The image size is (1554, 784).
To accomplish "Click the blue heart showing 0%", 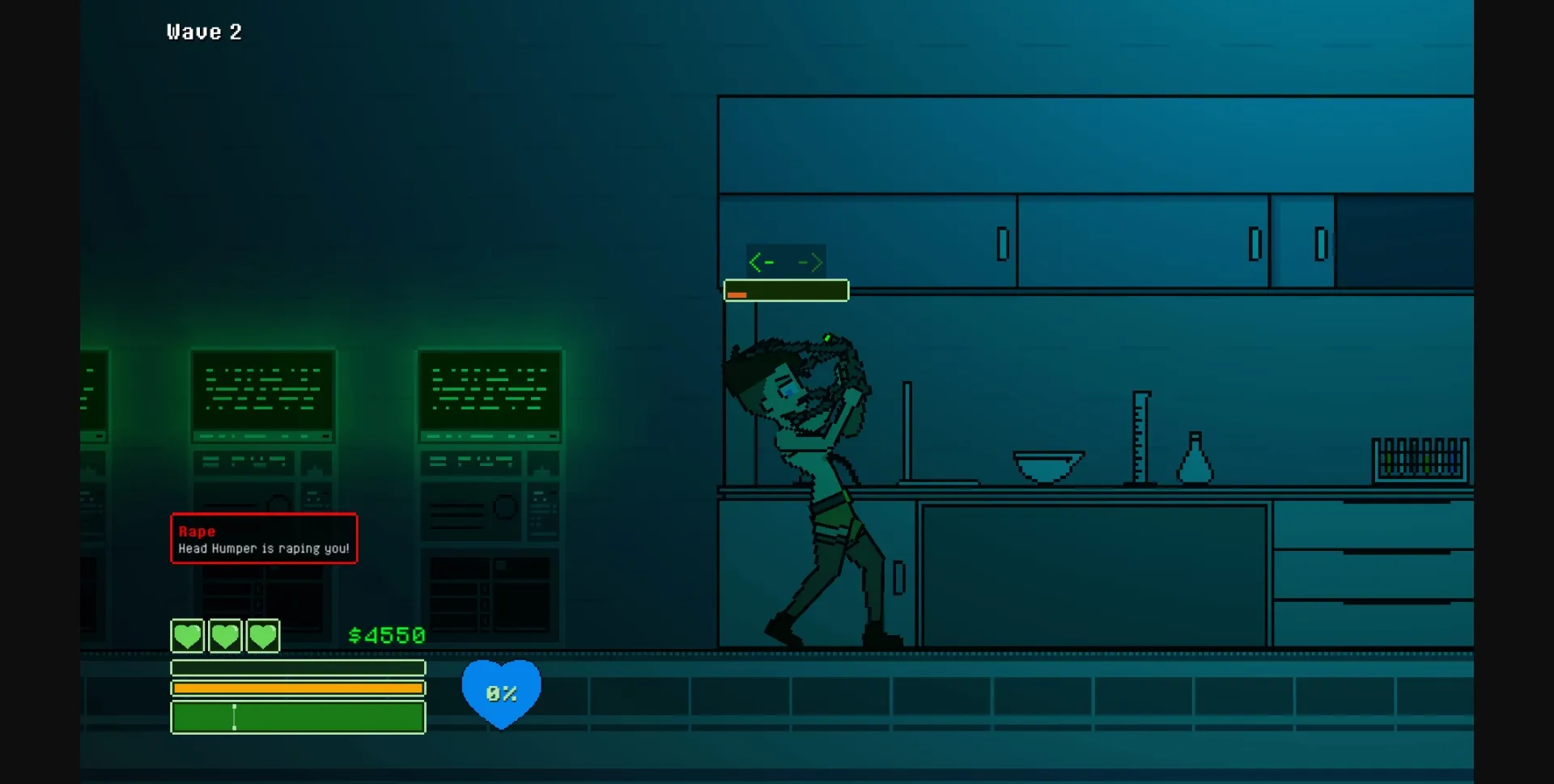I will click(501, 692).
